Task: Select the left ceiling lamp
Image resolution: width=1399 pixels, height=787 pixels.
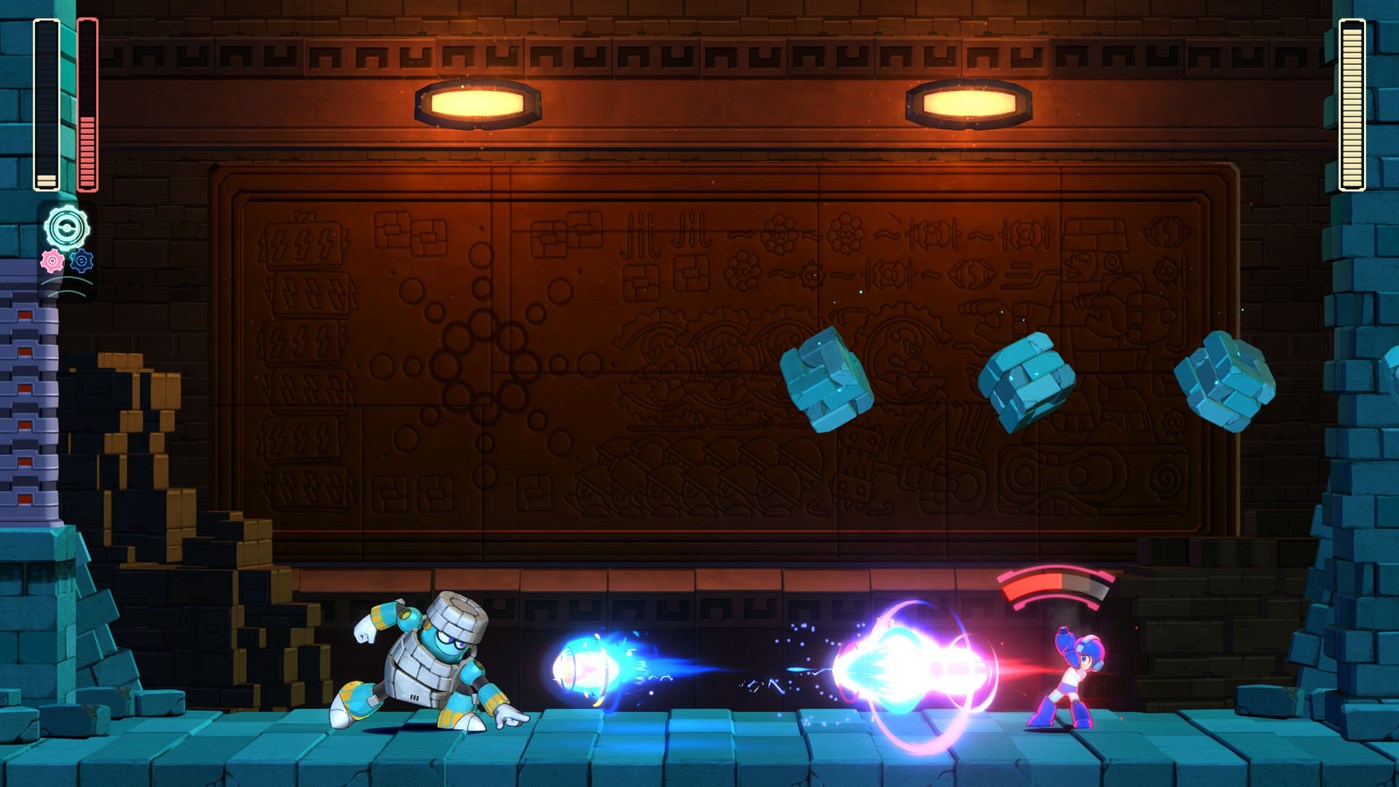Action: point(477,100)
